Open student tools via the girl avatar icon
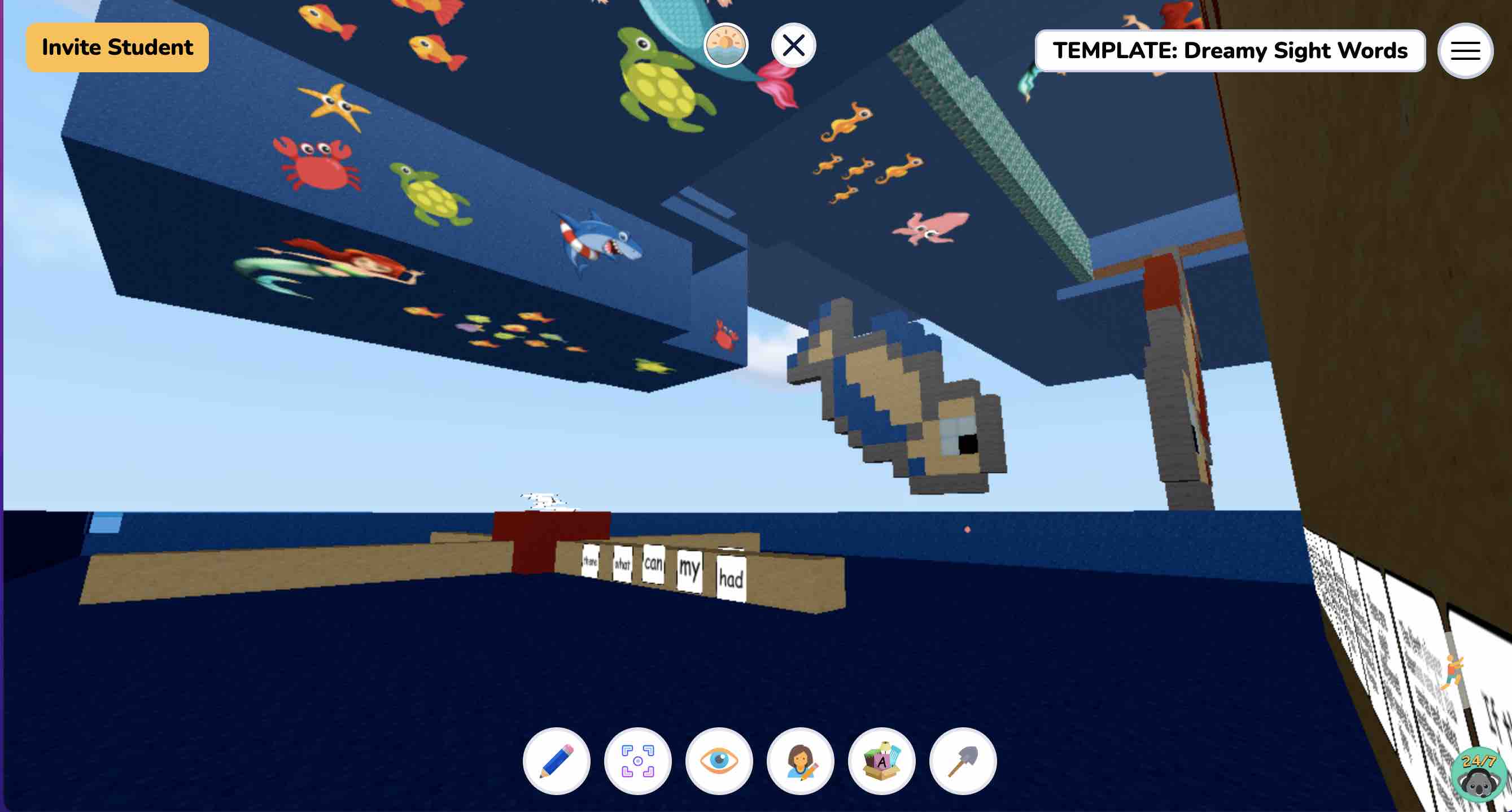This screenshot has height=812, width=1512. [x=801, y=761]
